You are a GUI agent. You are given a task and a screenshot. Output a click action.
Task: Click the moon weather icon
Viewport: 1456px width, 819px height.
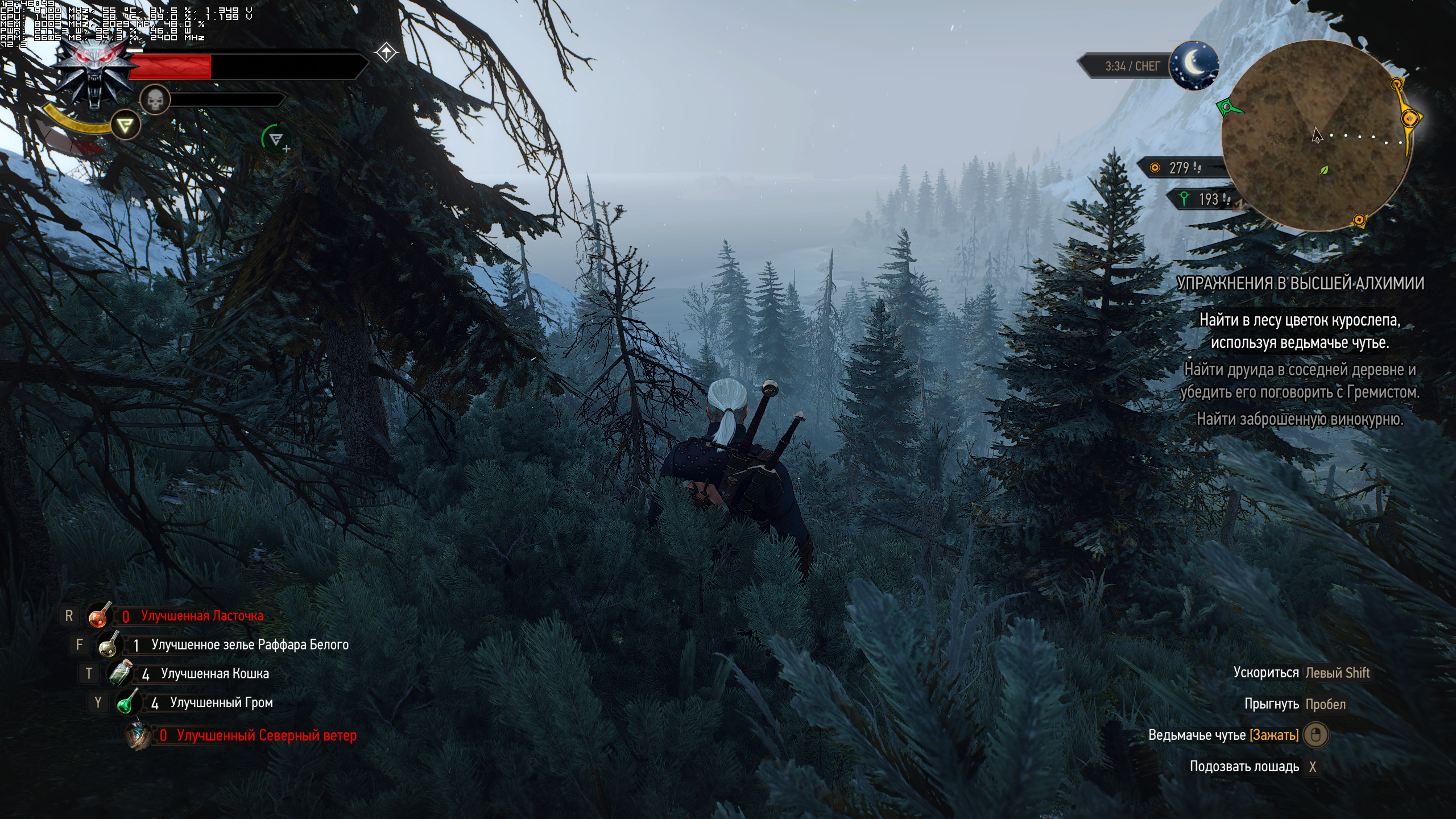click(1194, 65)
